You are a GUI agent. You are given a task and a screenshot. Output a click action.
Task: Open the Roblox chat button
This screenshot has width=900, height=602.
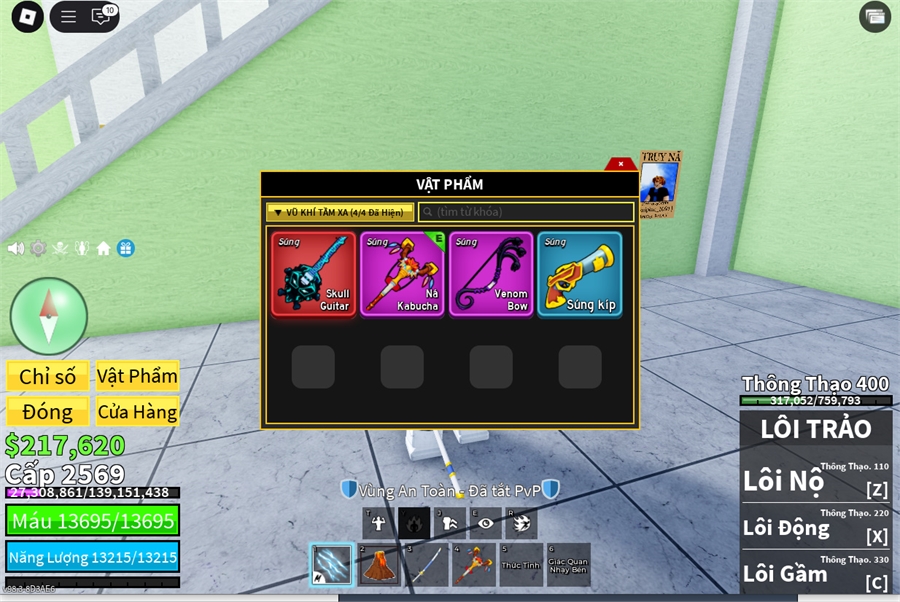(101, 16)
